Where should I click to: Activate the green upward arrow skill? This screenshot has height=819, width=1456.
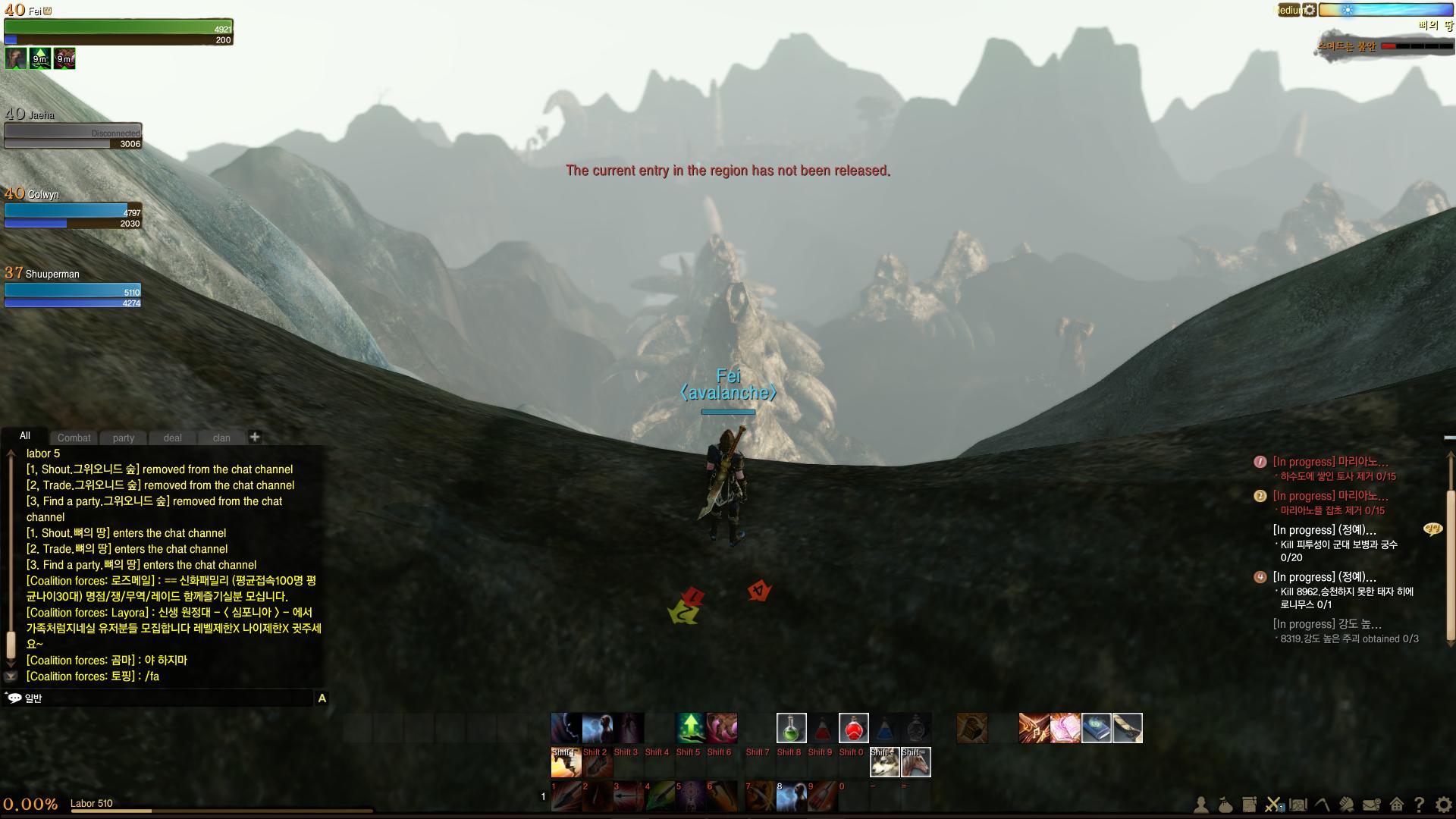click(x=690, y=728)
